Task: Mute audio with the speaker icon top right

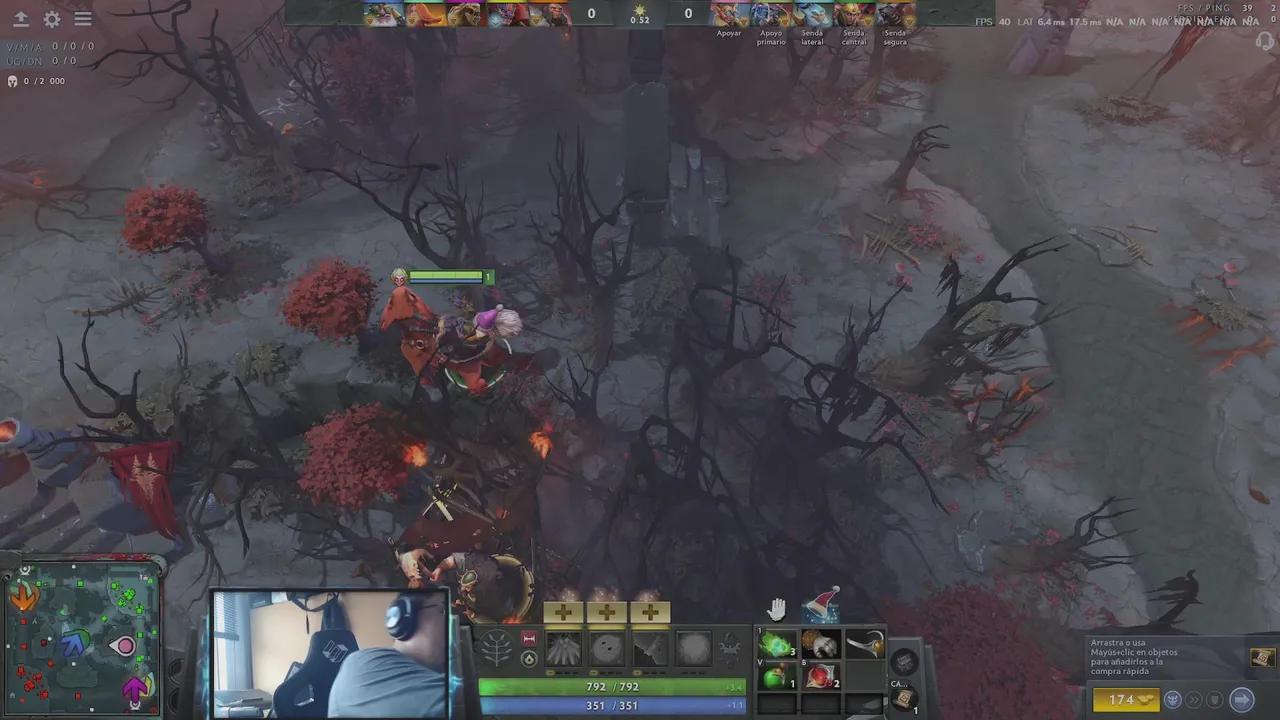Action: point(1263,43)
